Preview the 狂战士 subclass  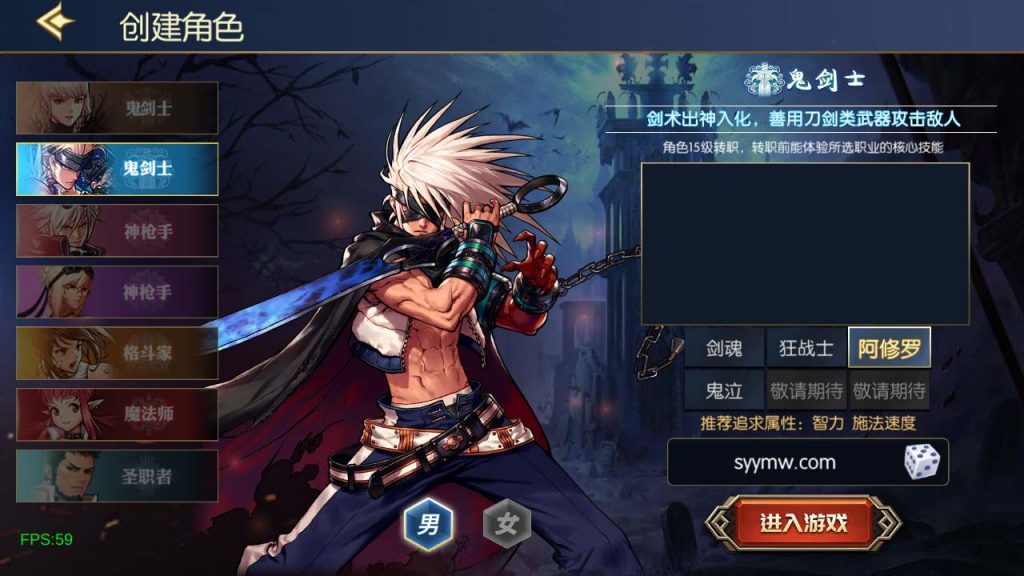(806, 348)
